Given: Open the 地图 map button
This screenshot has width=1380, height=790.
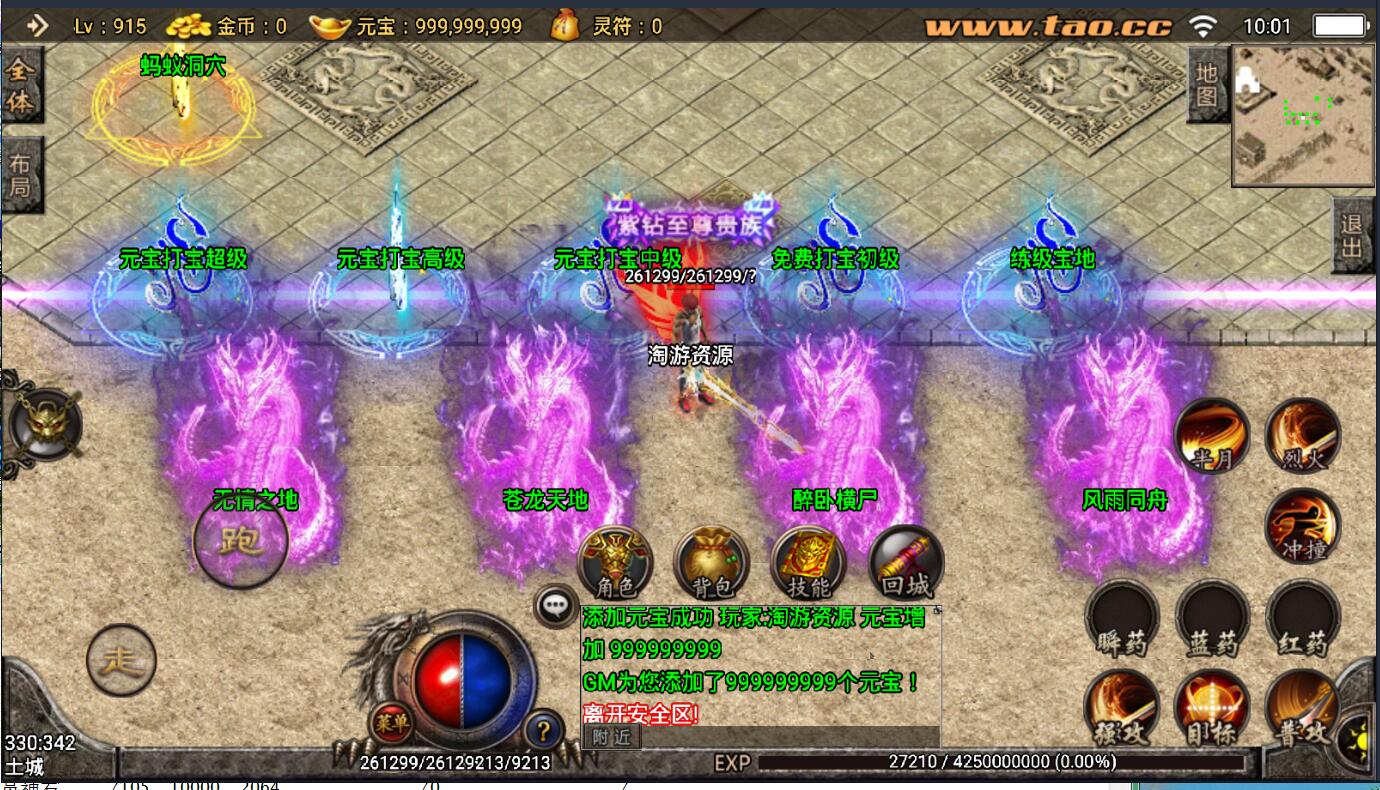Looking at the screenshot, I should 1207,85.
